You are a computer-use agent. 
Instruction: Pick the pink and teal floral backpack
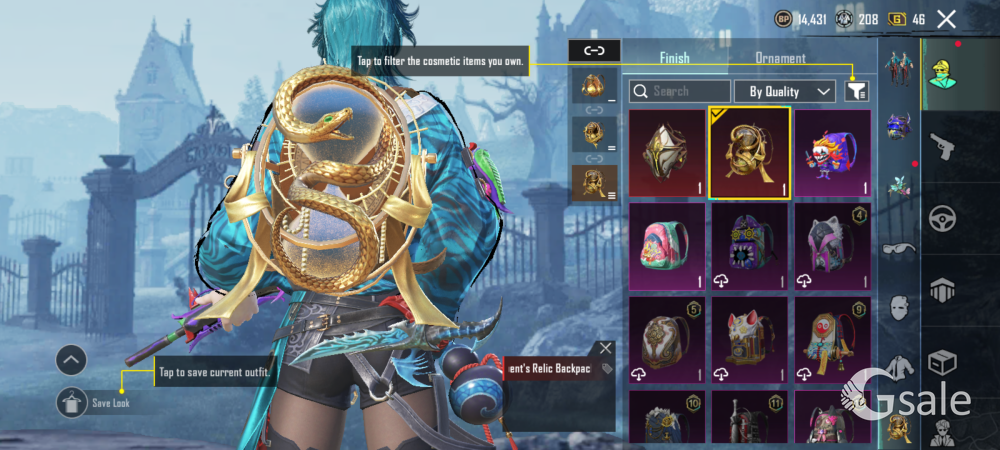[x=666, y=247]
